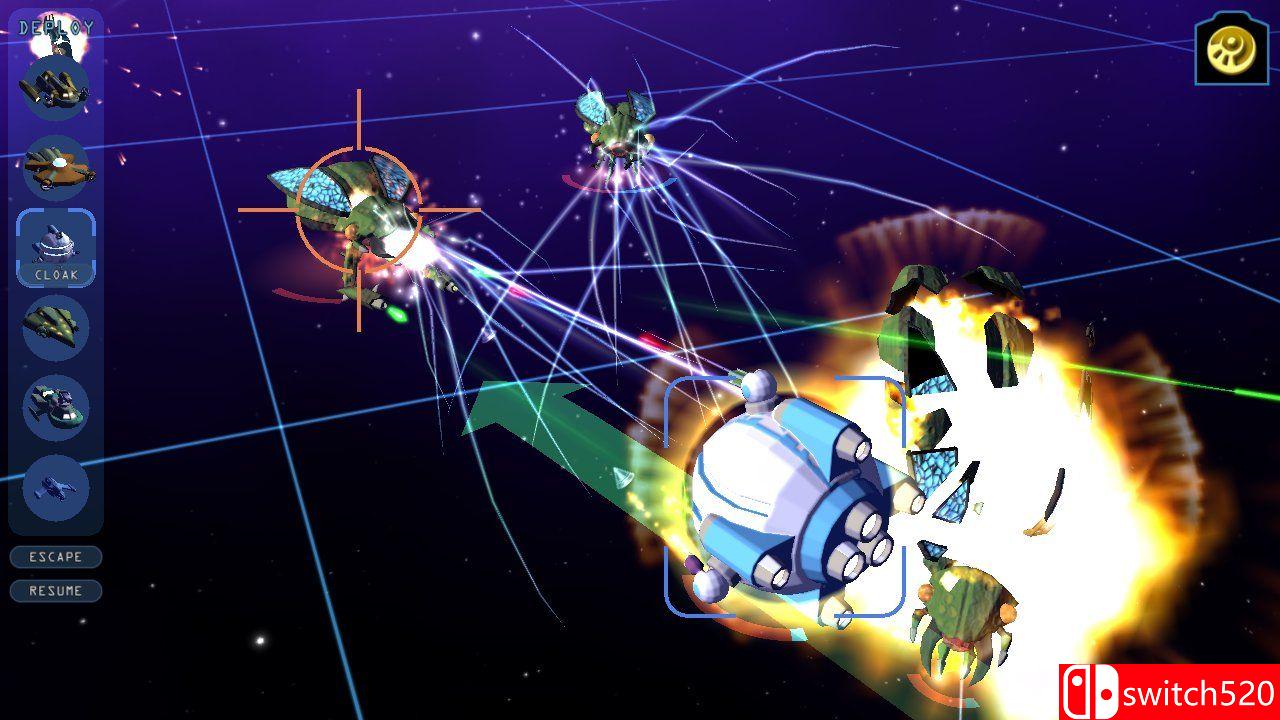Deploy the green cruiser from the Deploy list
Image resolution: width=1280 pixels, height=720 pixels.
(56, 327)
